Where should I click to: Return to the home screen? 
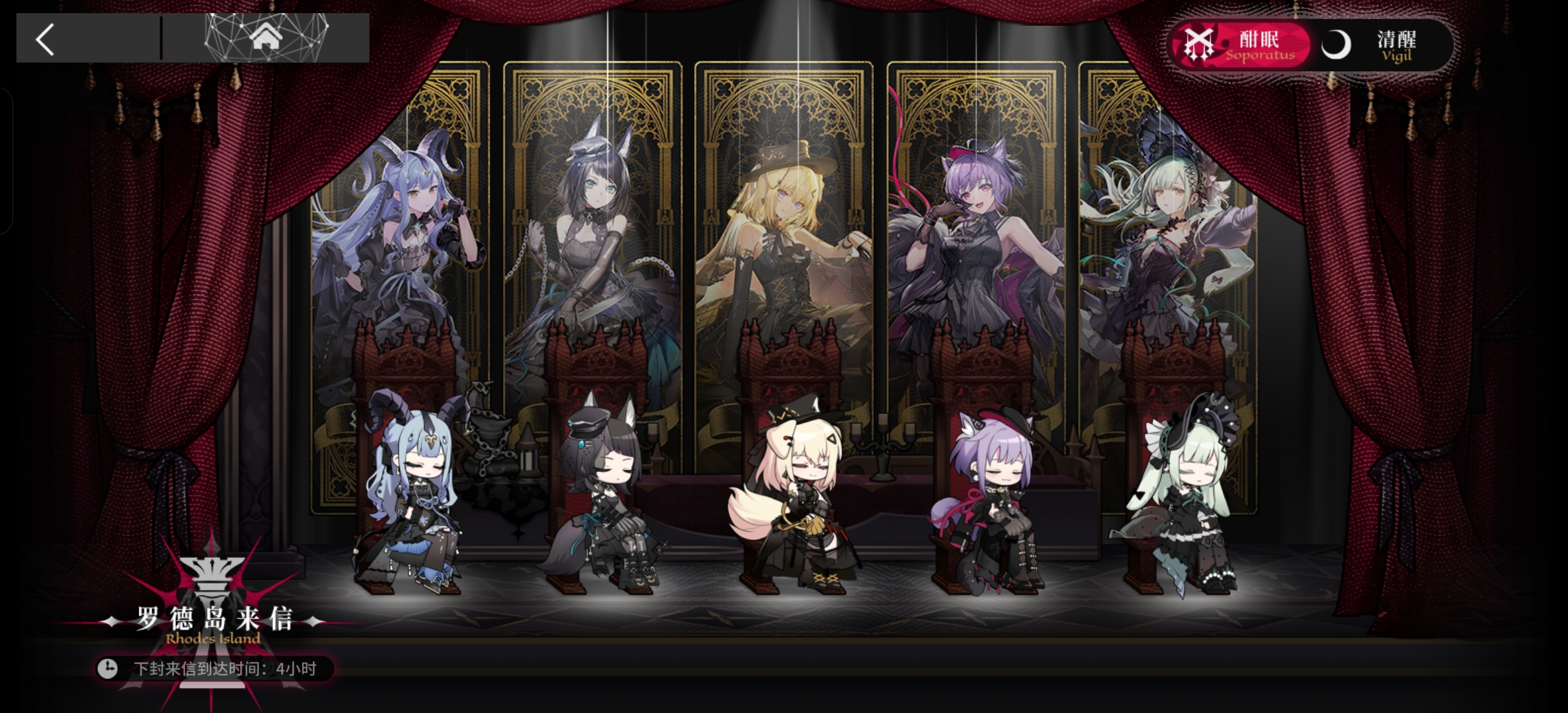point(266,38)
